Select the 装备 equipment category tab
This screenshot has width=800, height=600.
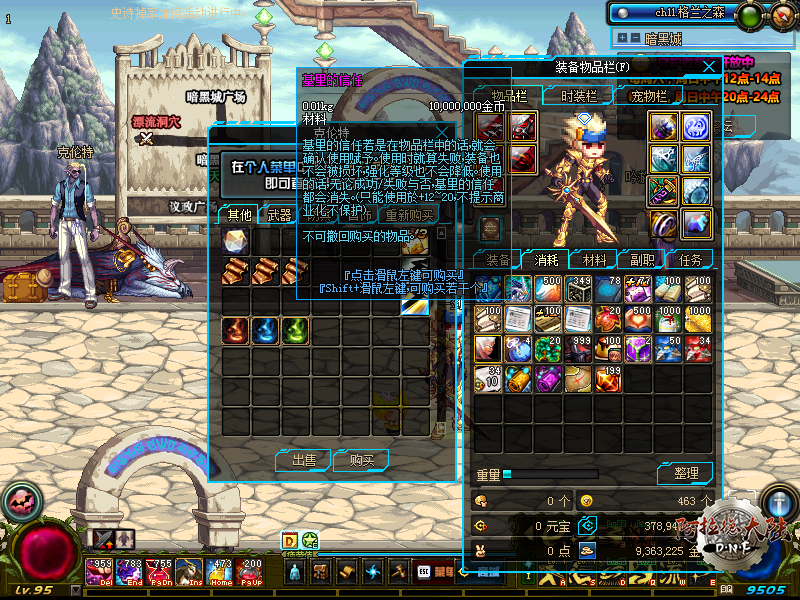pyautogui.click(x=497, y=260)
